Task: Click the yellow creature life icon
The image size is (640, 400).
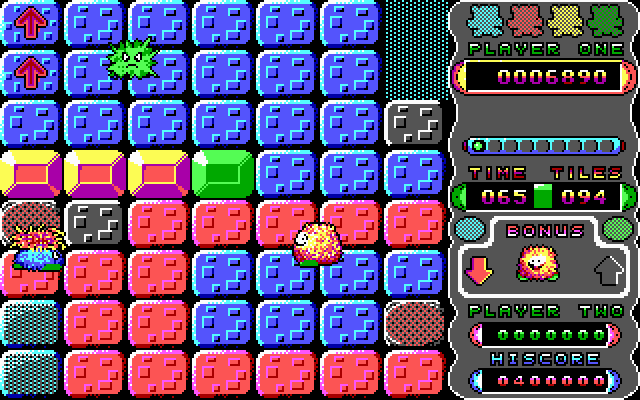Action: click(x=564, y=19)
